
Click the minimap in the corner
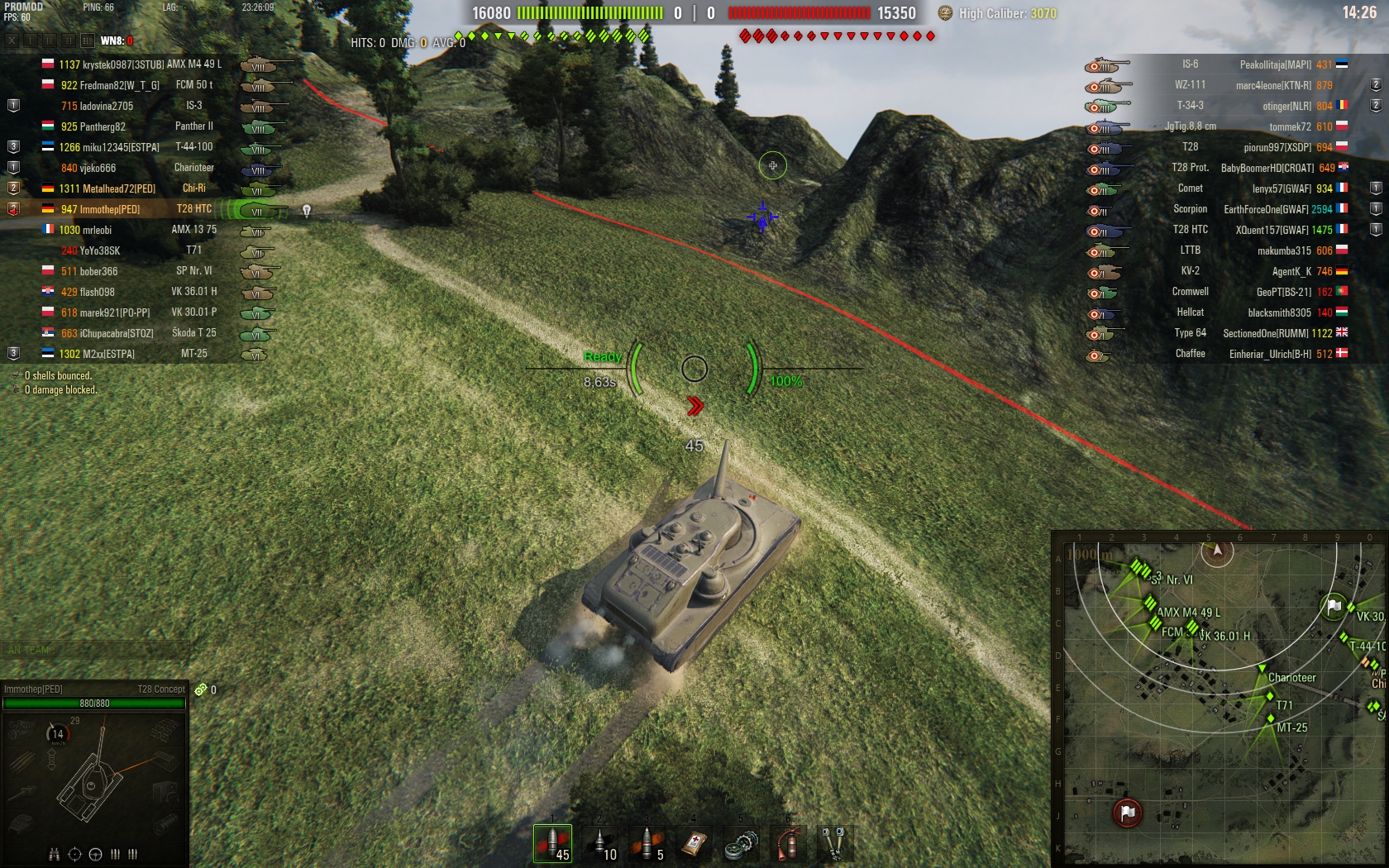(1220, 700)
